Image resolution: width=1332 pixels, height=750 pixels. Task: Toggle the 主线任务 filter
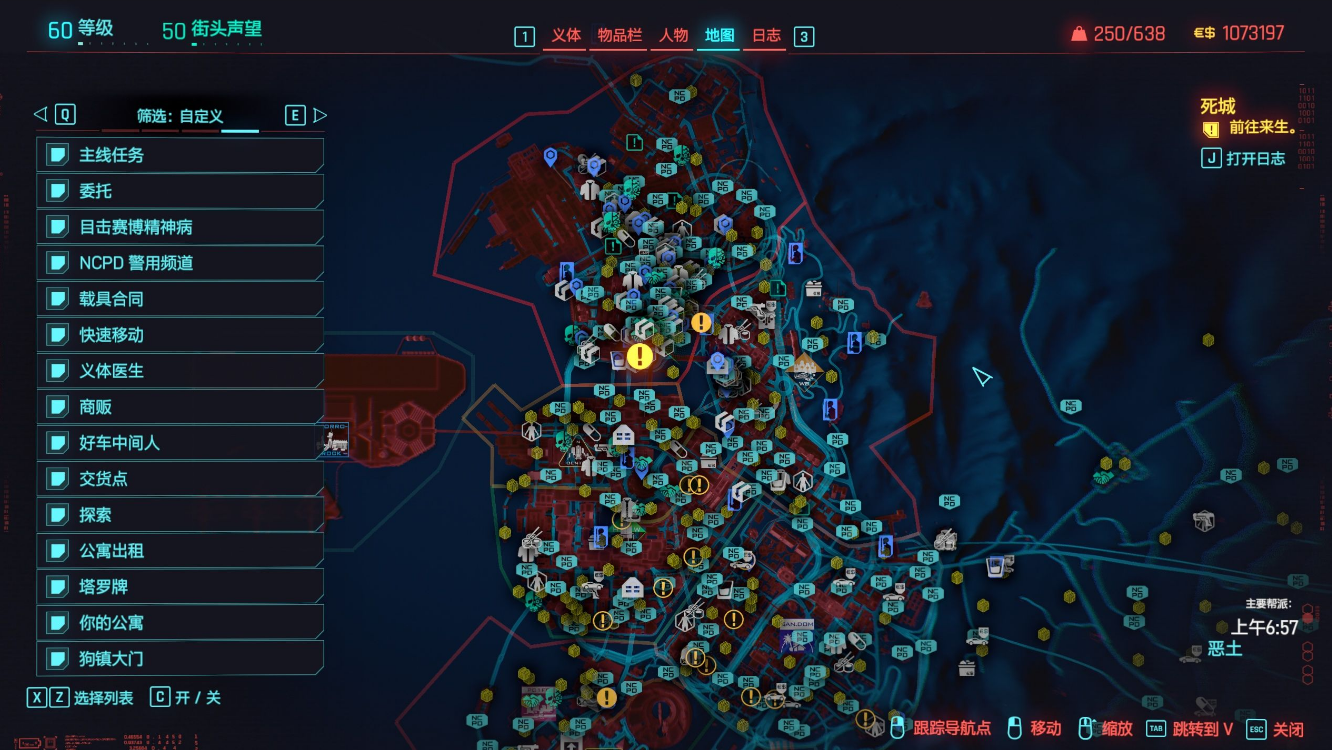pos(181,155)
